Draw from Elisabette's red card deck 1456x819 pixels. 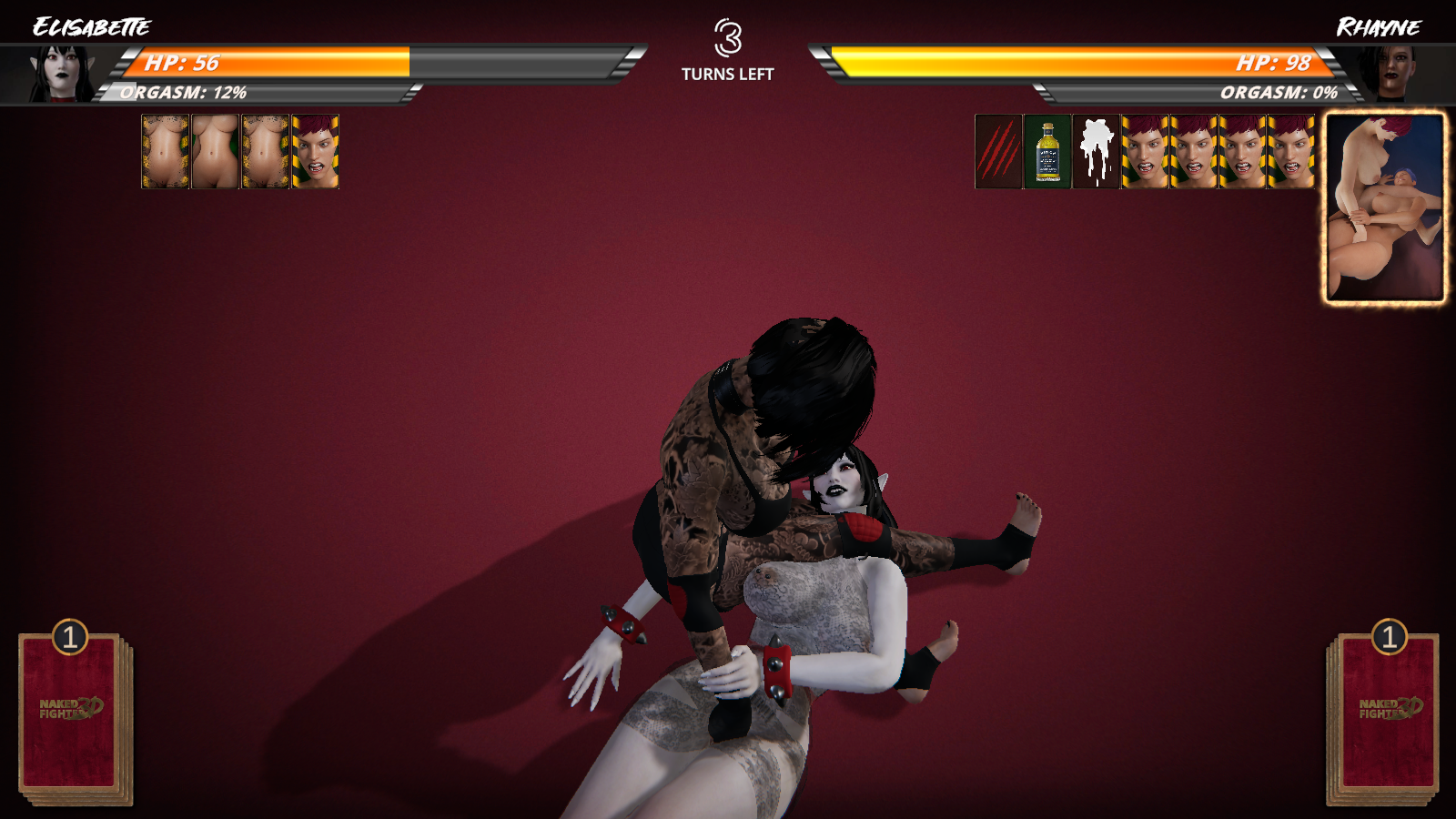pos(73,714)
